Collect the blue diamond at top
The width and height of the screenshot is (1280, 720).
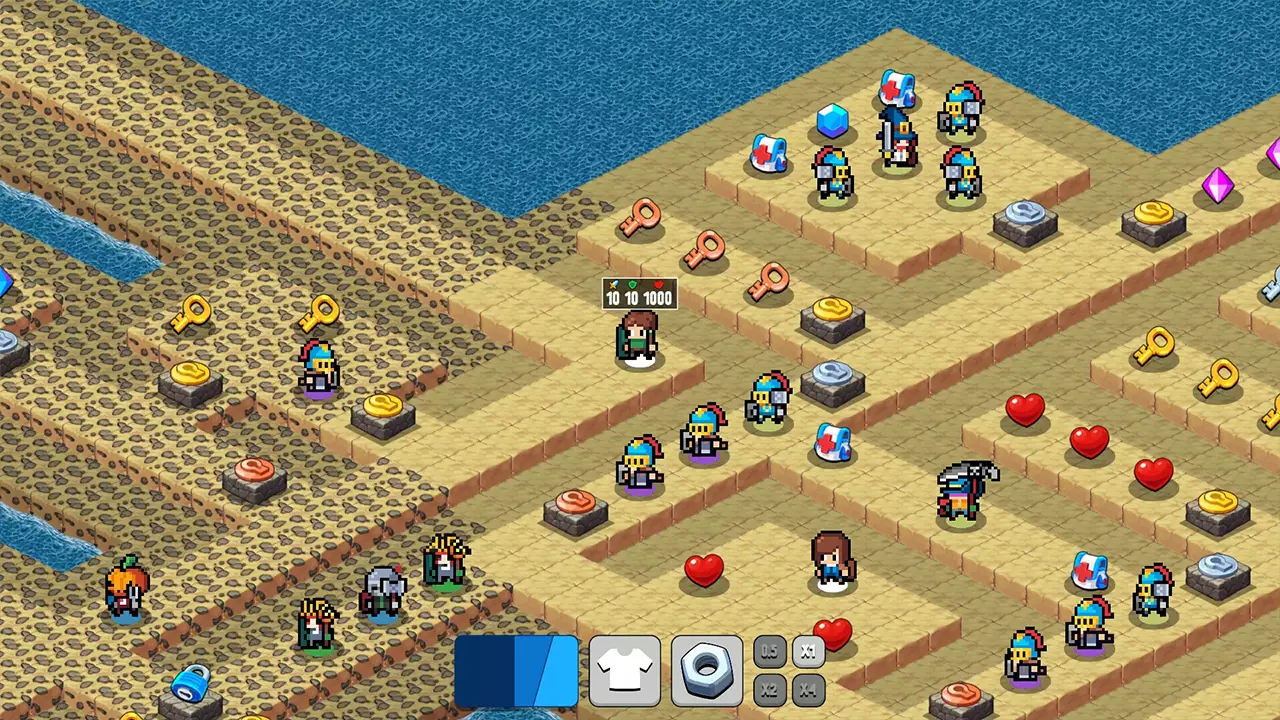pyautogui.click(x=833, y=122)
